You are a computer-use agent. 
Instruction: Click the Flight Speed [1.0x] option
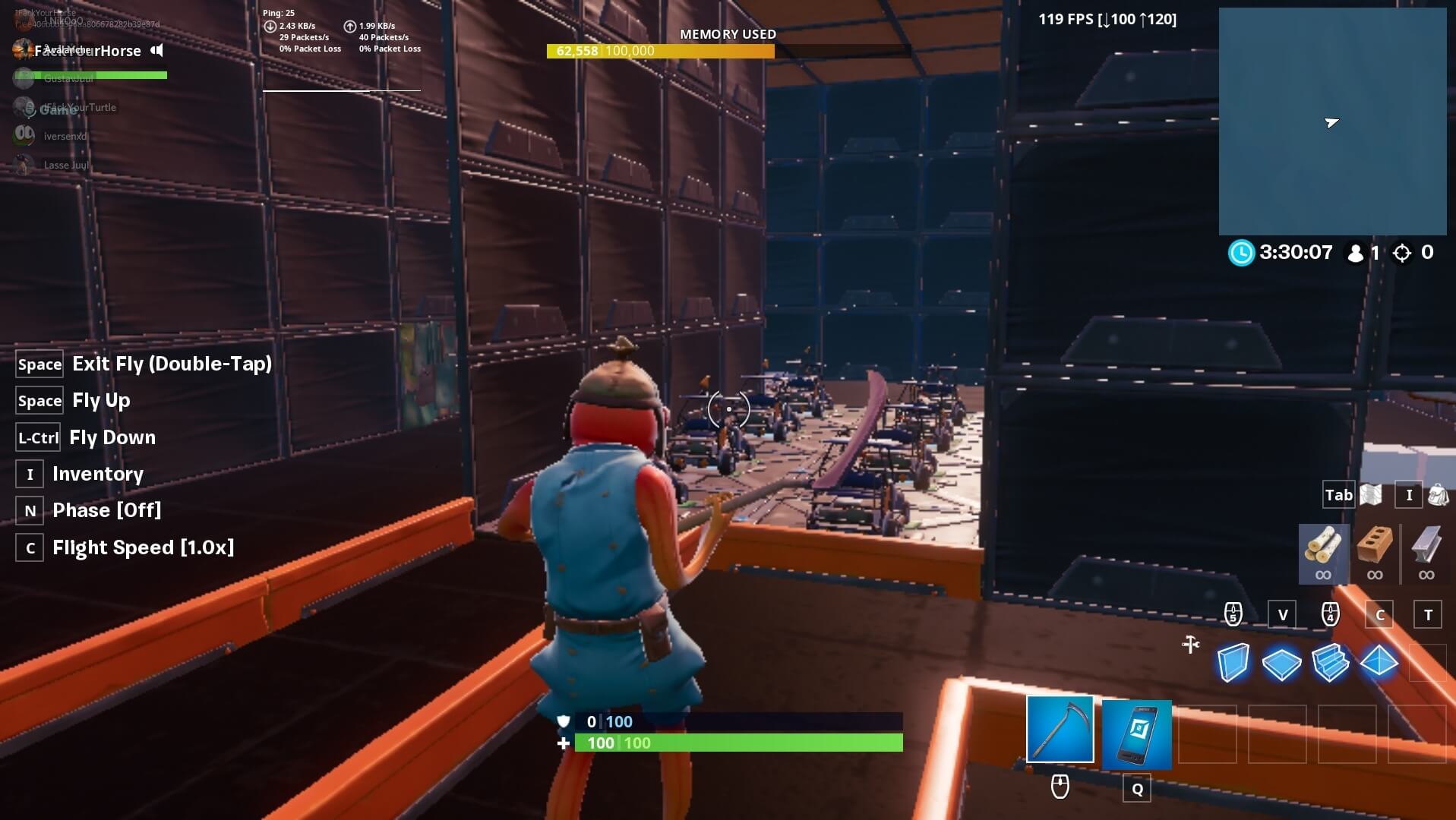143,547
